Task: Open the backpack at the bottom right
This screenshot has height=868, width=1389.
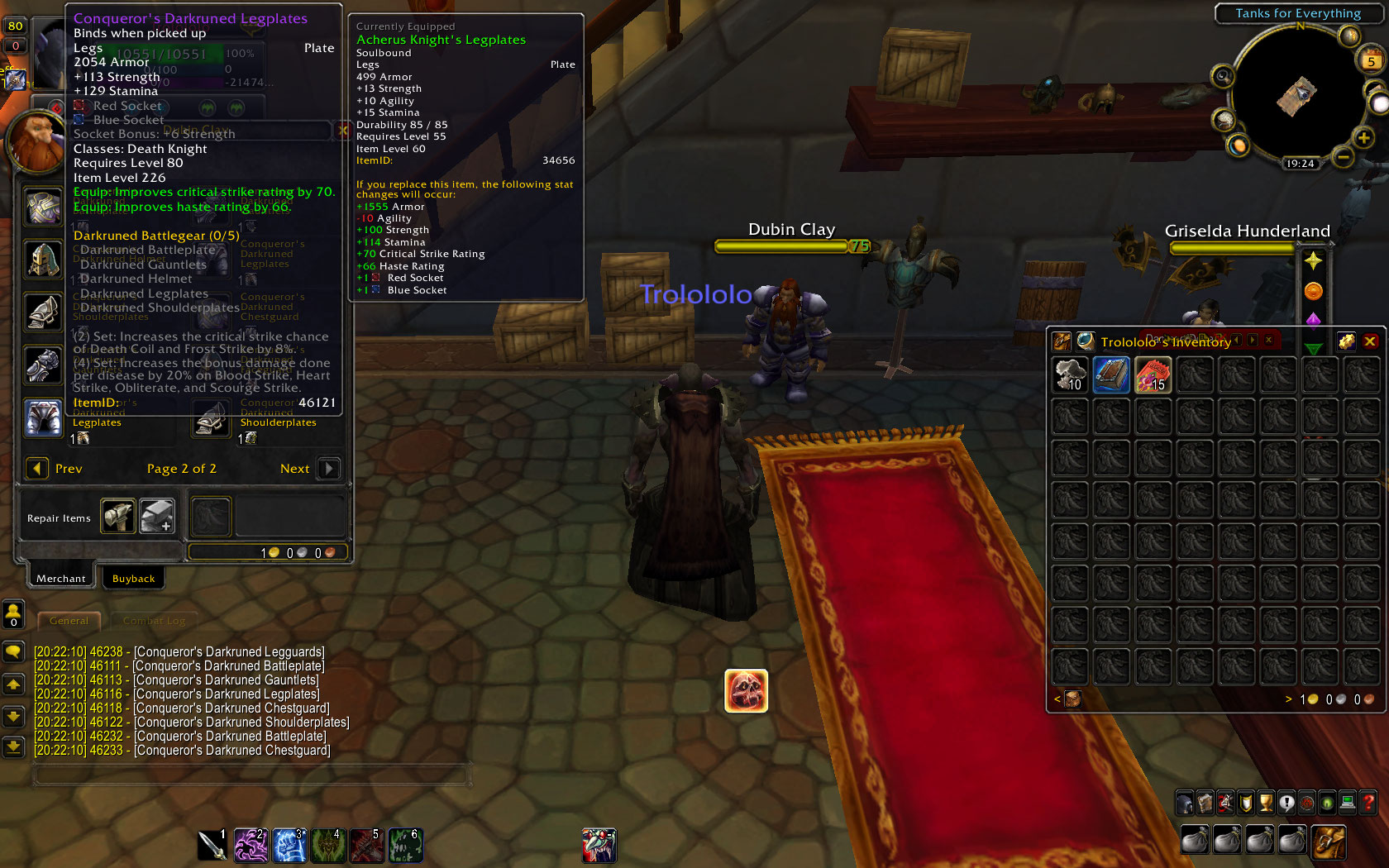Action: (1329, 840)
